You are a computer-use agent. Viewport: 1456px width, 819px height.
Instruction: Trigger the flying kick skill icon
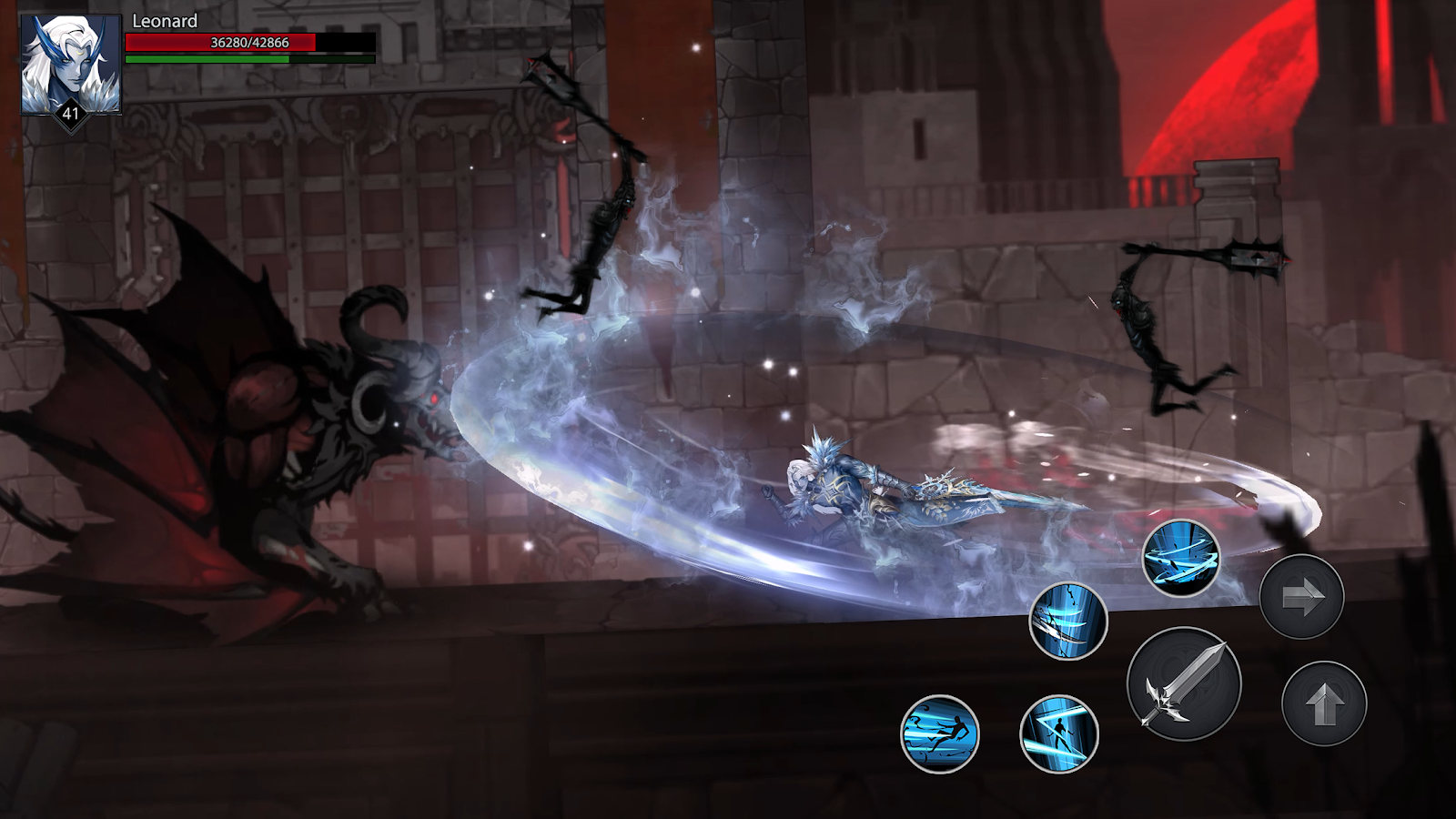940,733
